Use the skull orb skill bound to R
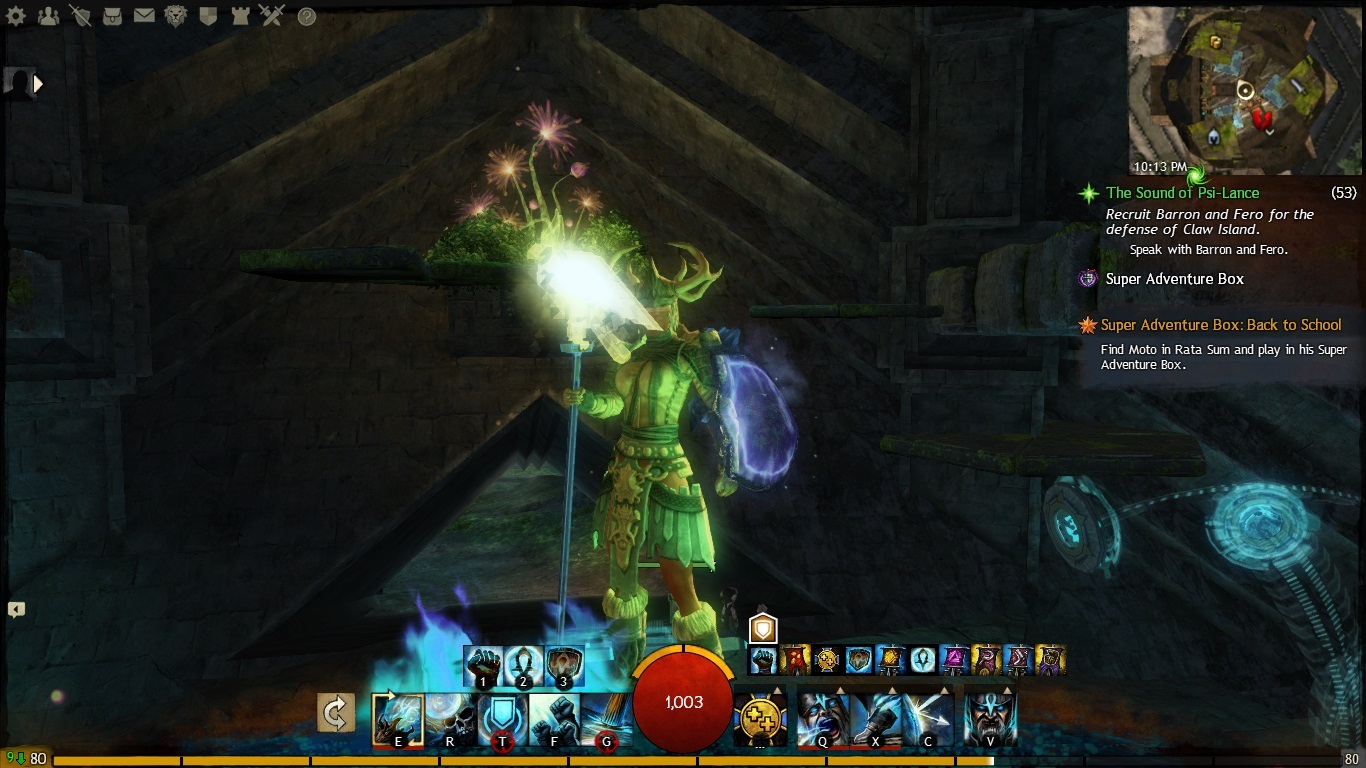1366x768 pixels. click(451, 717)
